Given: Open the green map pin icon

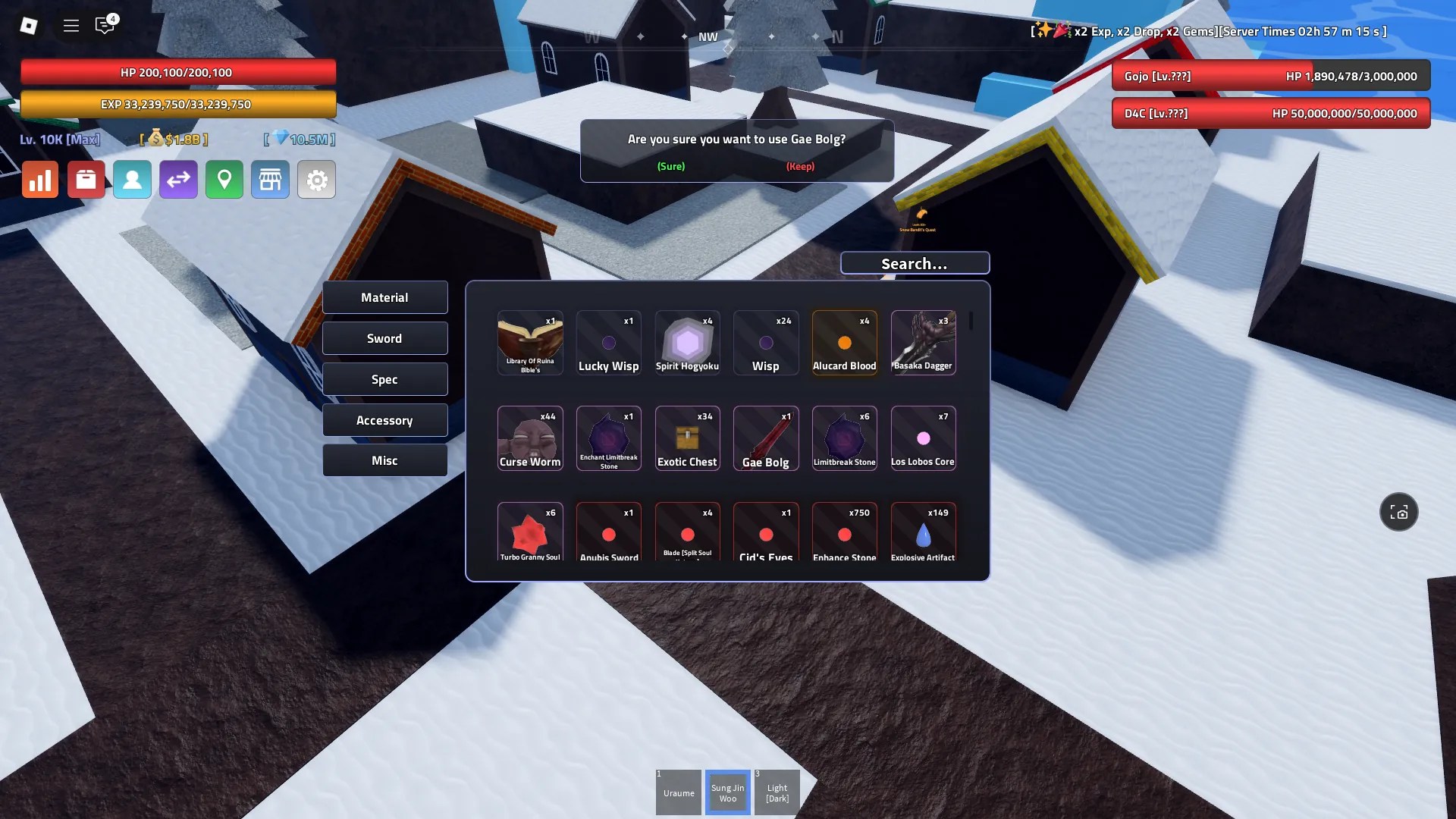Looking at the screenshot, I should click(x=224, y=180).
